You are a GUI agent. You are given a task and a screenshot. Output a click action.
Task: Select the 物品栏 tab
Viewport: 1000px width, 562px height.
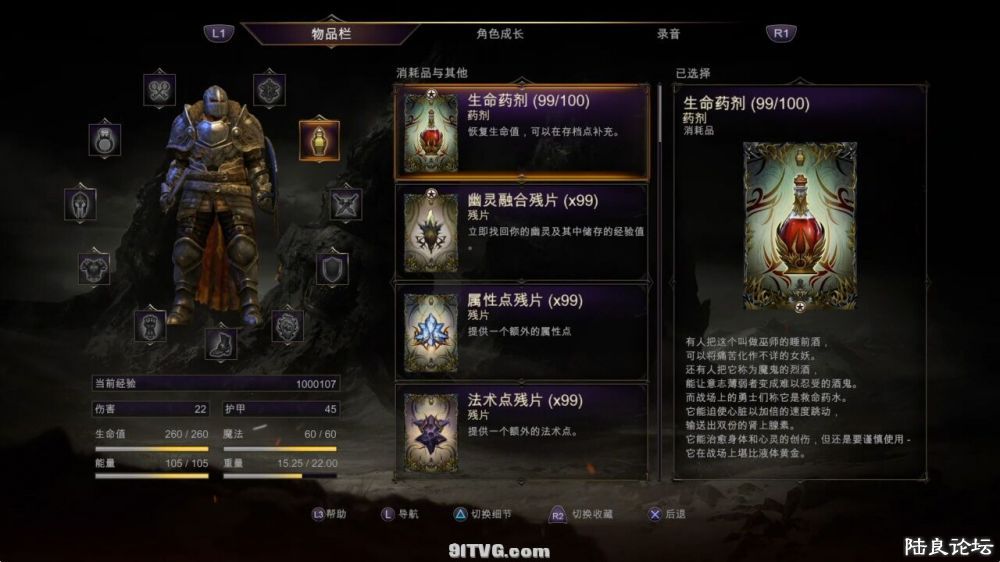click(x=331, y=33)
